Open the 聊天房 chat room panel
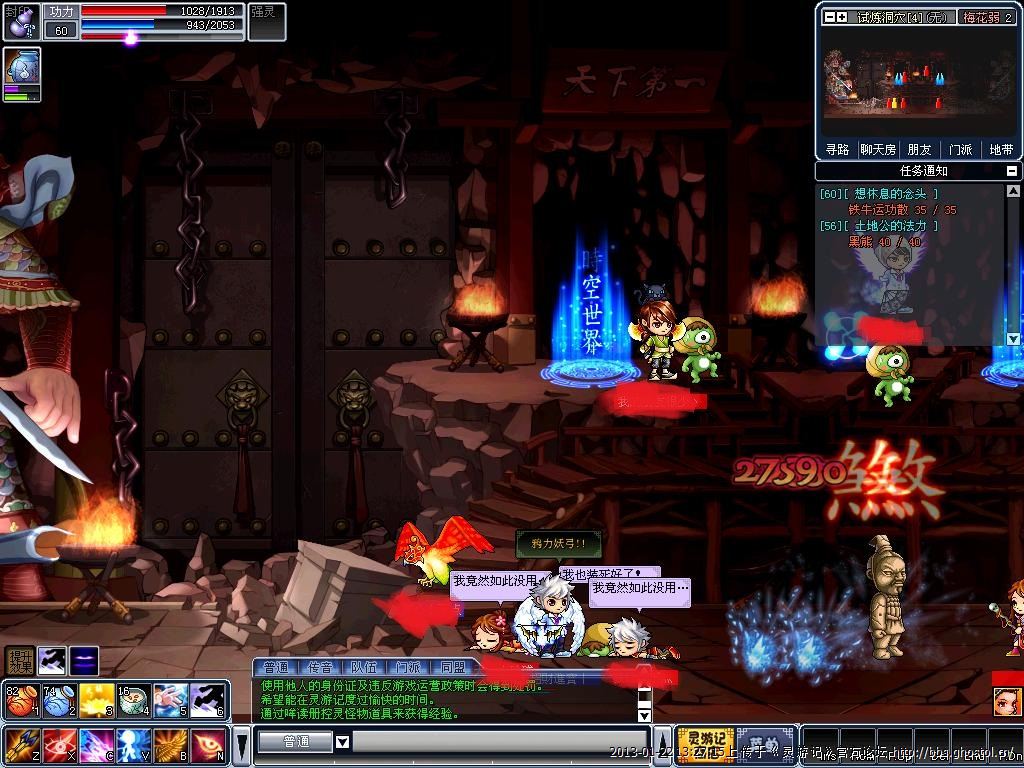 pos(878,149)
